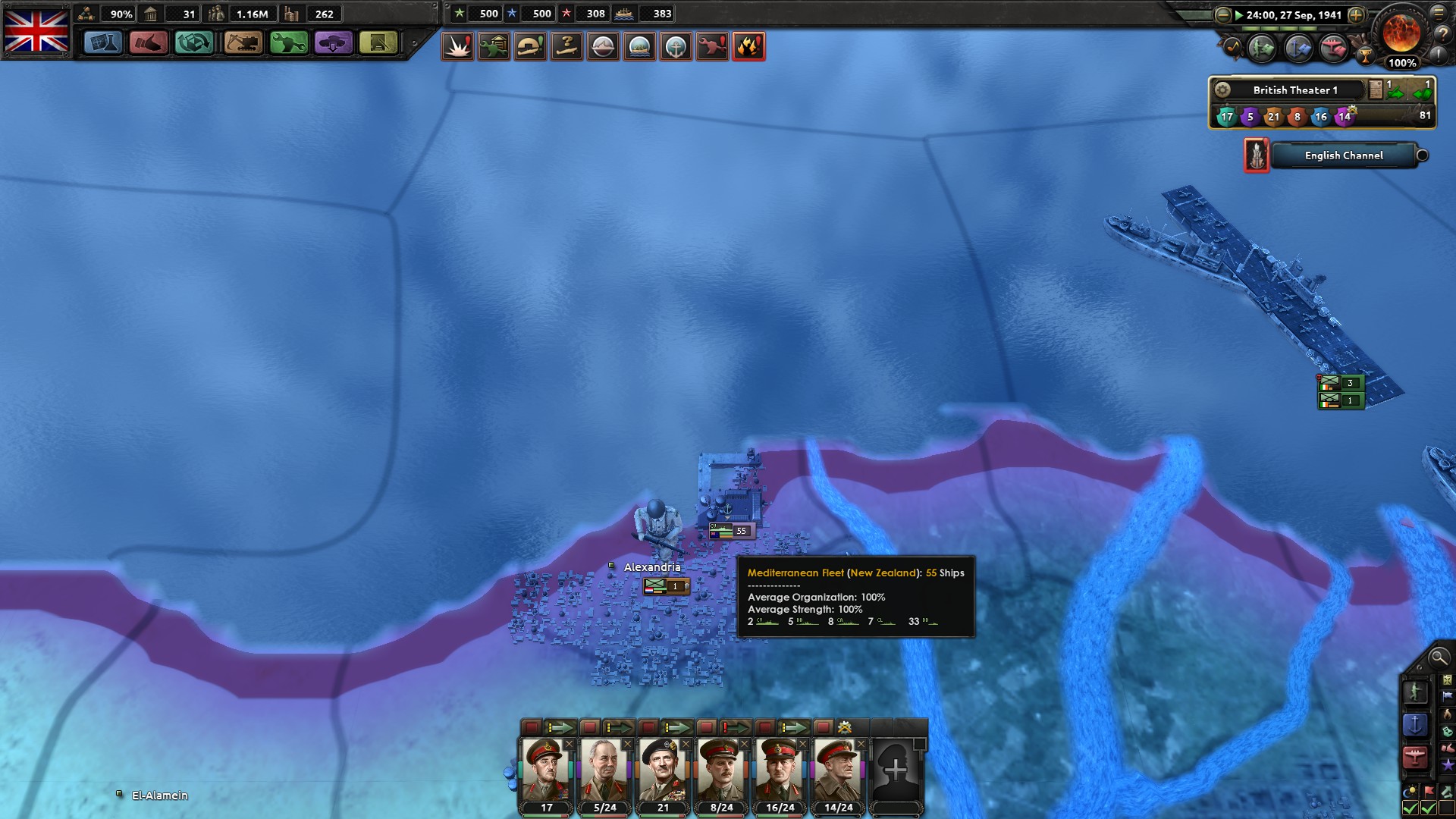Image resolution: width=1456 pixels, height=819 pixels.
Task: Open the Deployment menu with the tank icon
Action: [x=334, y=44]
